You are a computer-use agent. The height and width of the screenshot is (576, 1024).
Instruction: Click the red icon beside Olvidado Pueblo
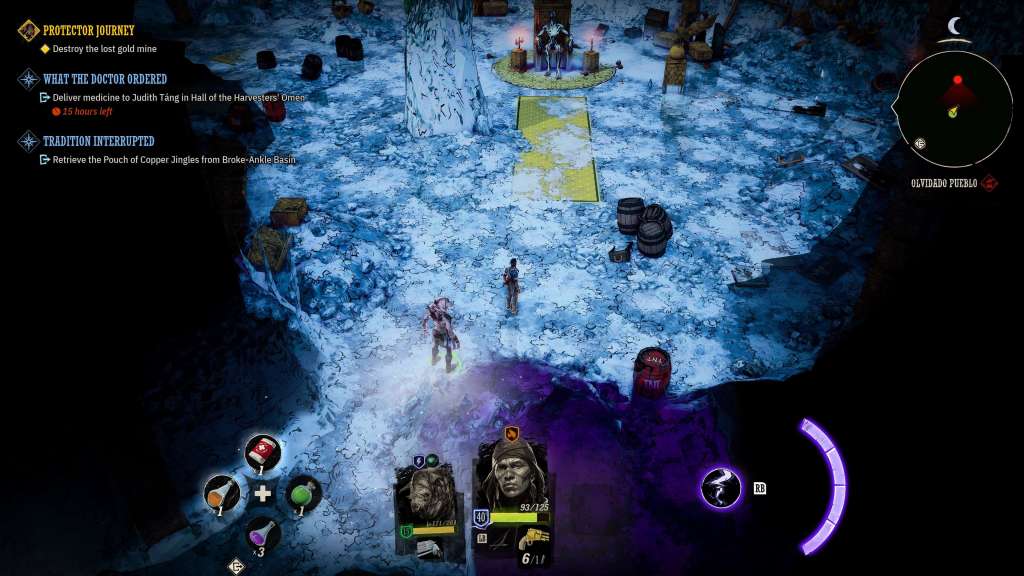pos(989,183)
